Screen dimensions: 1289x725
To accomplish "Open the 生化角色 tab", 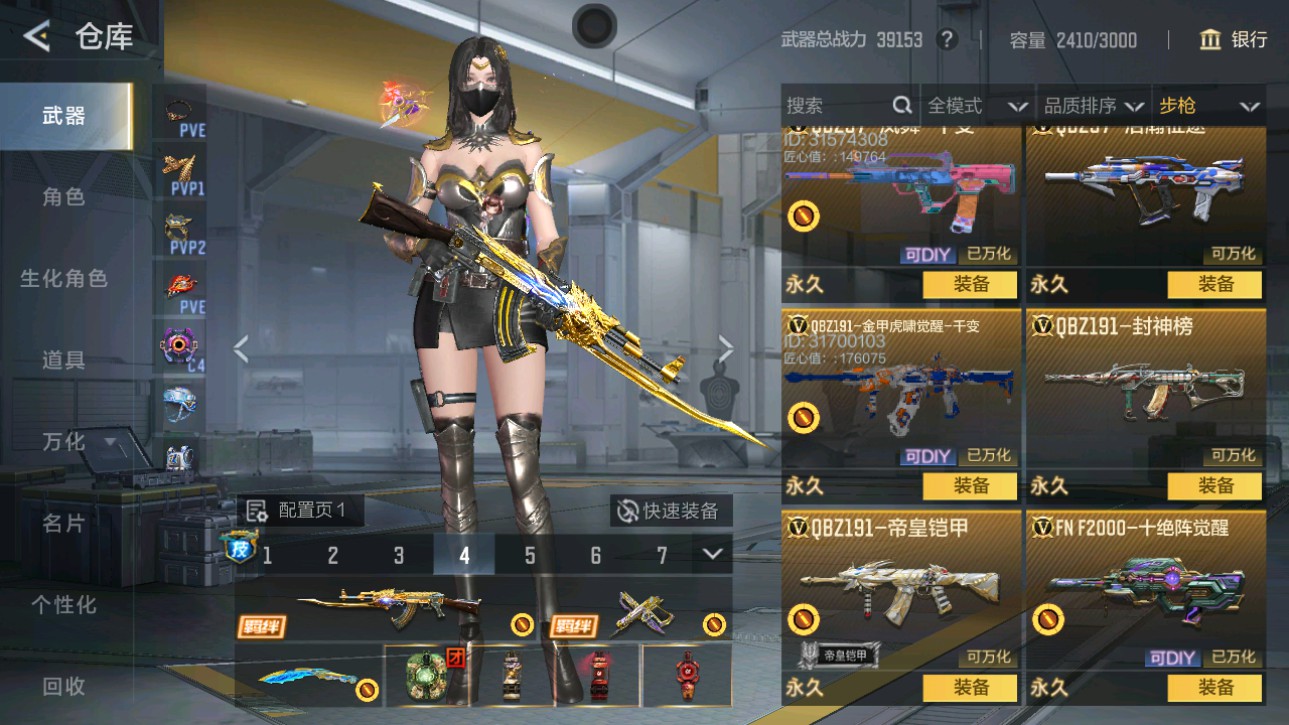I will click(63, 279).
